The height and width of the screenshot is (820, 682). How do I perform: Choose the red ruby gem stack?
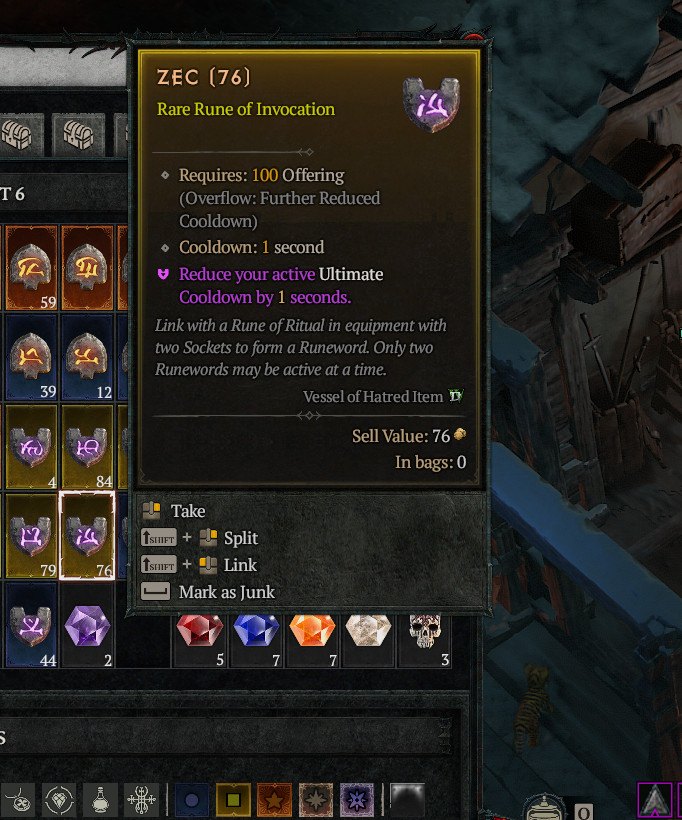coord(200,631)
